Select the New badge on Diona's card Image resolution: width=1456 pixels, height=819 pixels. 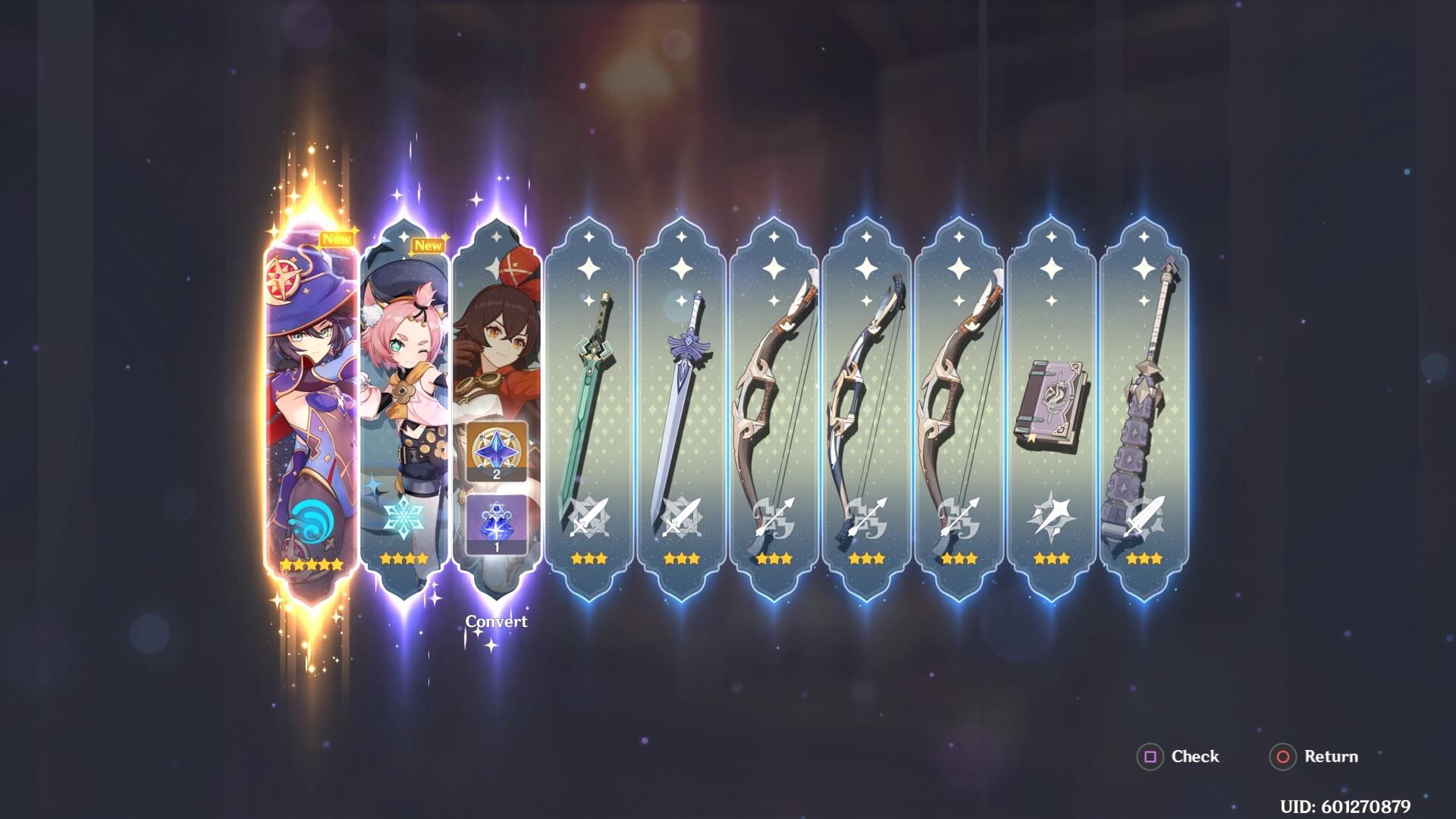point(429,246)
